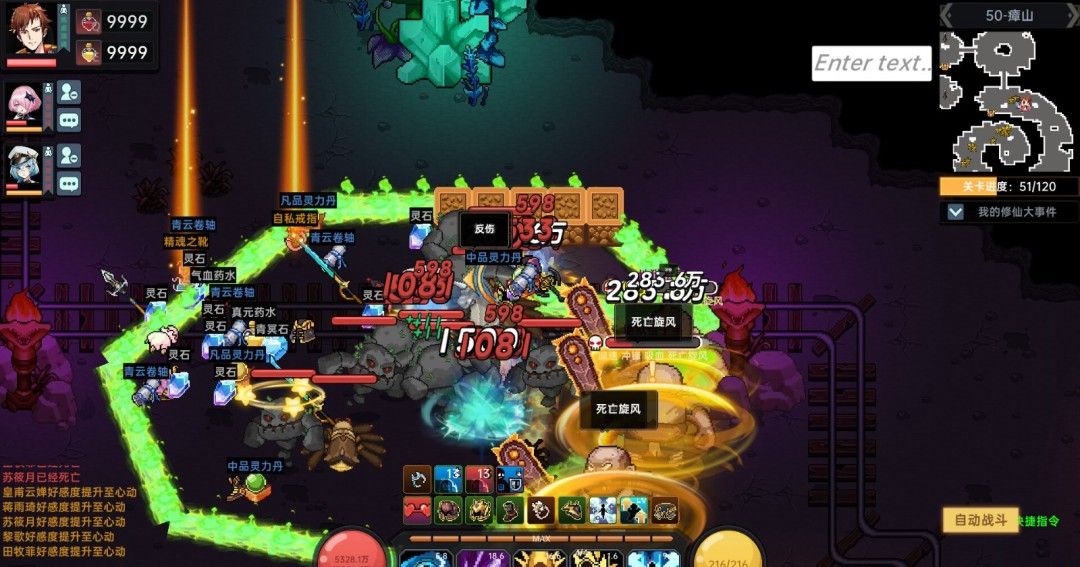Go to next stage with right arrow
This screenshot has width=1080, height=567.
[1069, 15]
